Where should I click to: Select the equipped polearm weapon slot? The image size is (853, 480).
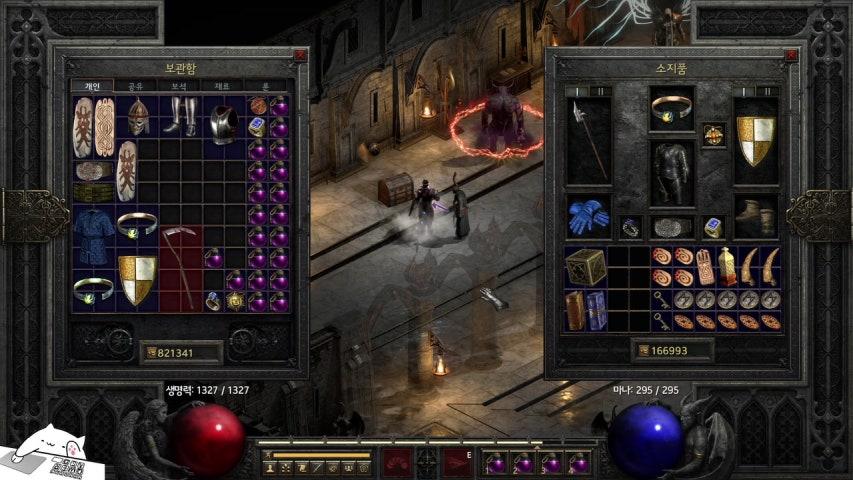[x=587, y=140]
